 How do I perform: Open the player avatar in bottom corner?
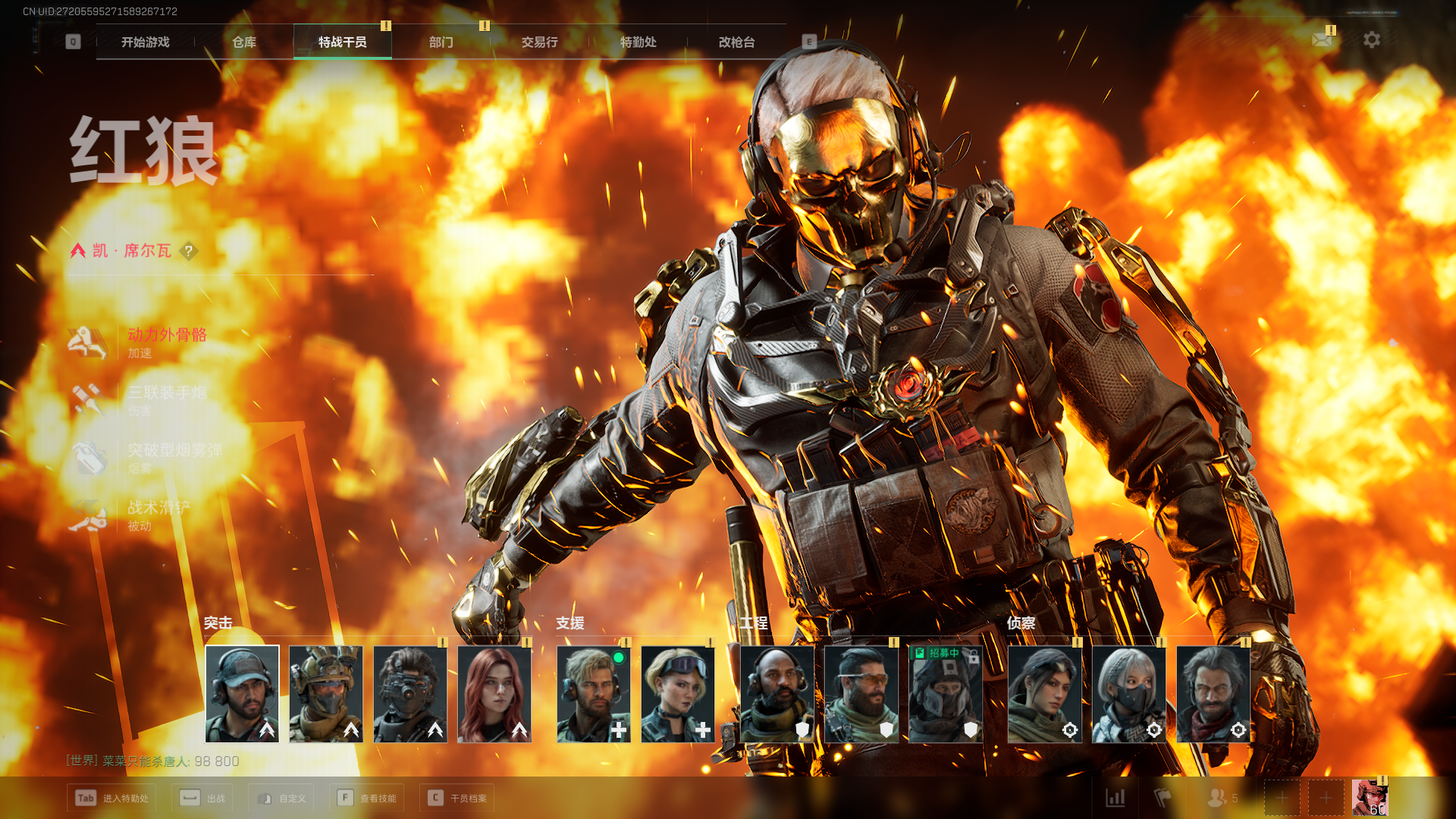[x=1370, y=798]
